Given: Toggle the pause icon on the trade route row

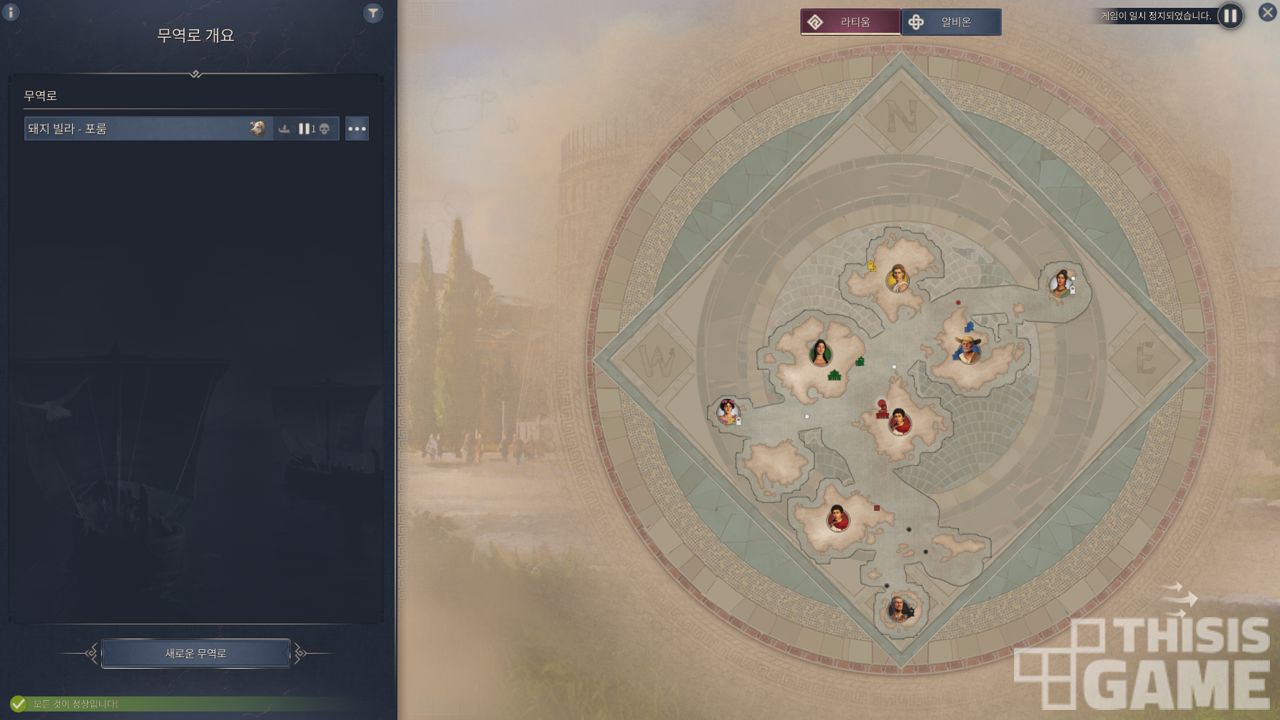Looking at the screenshot, I should pyautogui.click(x=304, y=129).
